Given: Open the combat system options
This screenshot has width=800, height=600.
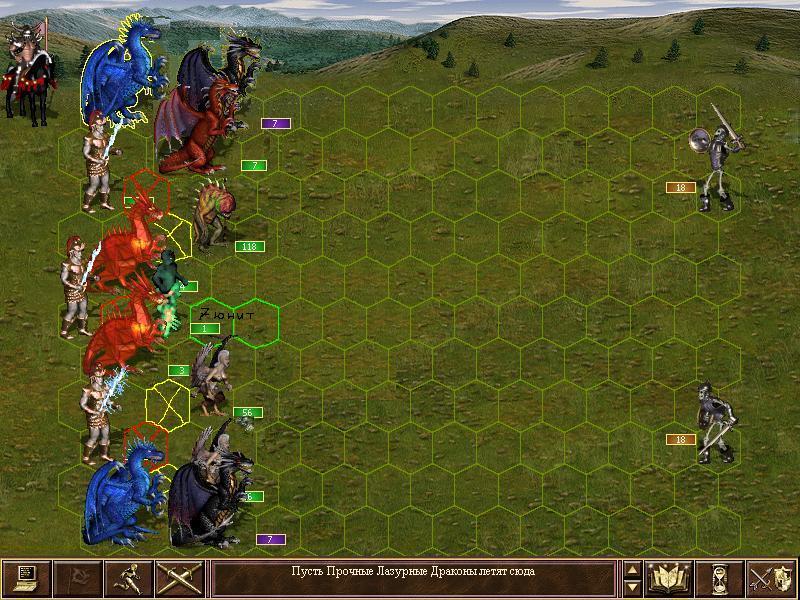Looking at the screenshot, I should tap(25, 578).
